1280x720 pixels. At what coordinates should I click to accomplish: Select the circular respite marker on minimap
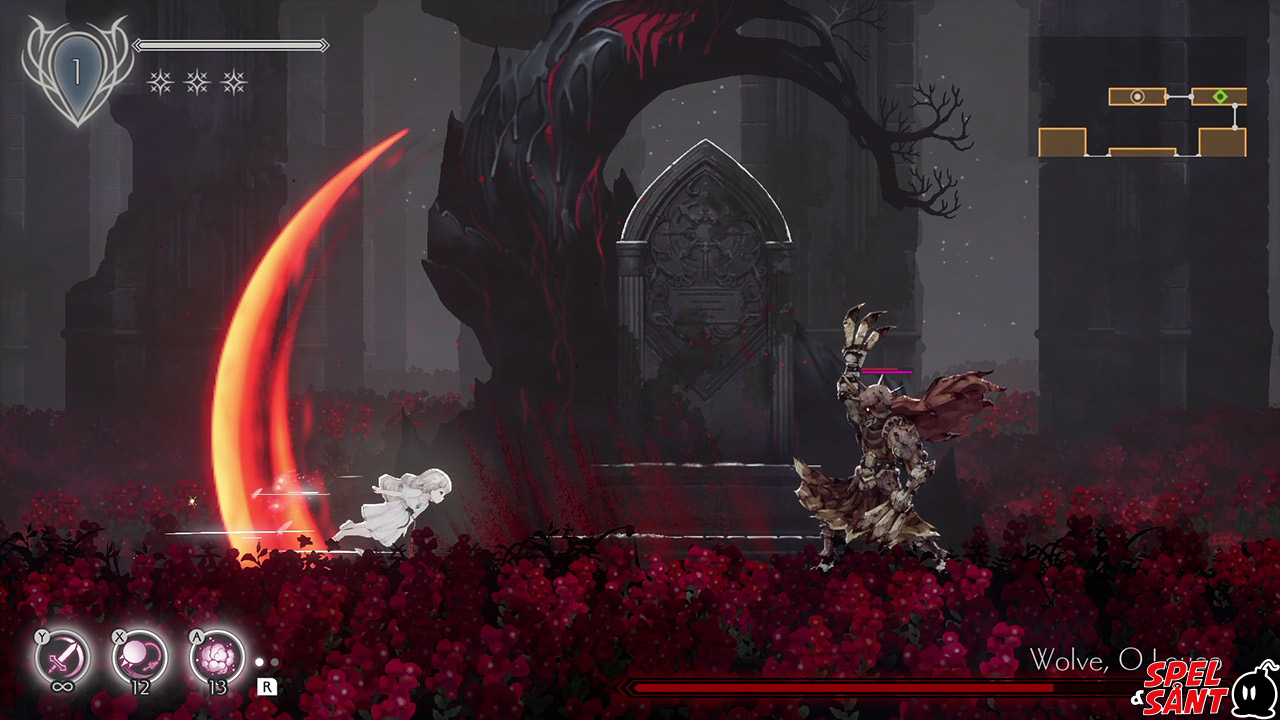pos(1137,97)
